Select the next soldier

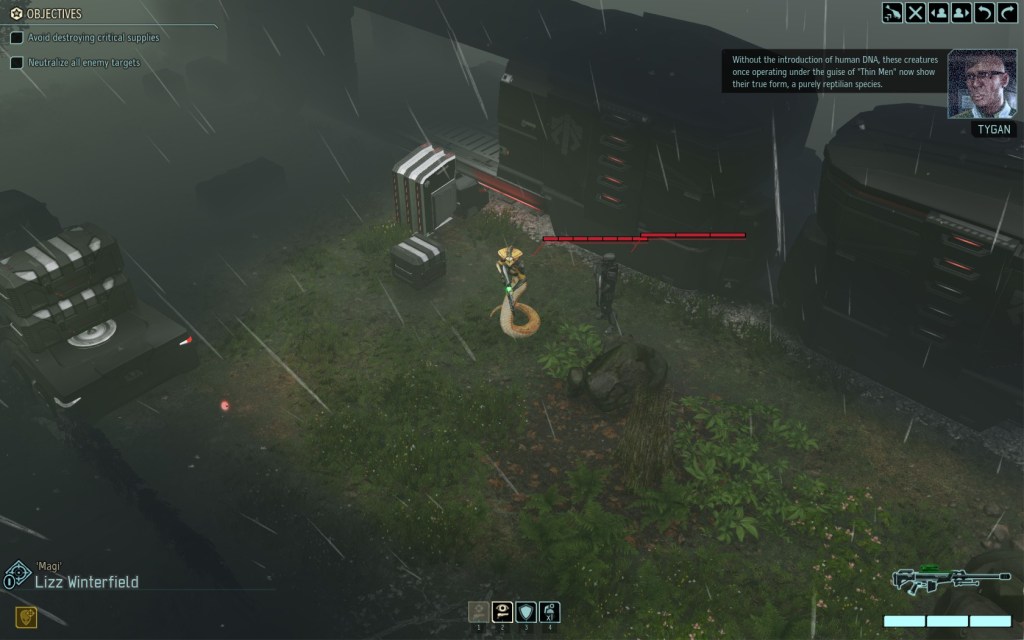point(962,13)
